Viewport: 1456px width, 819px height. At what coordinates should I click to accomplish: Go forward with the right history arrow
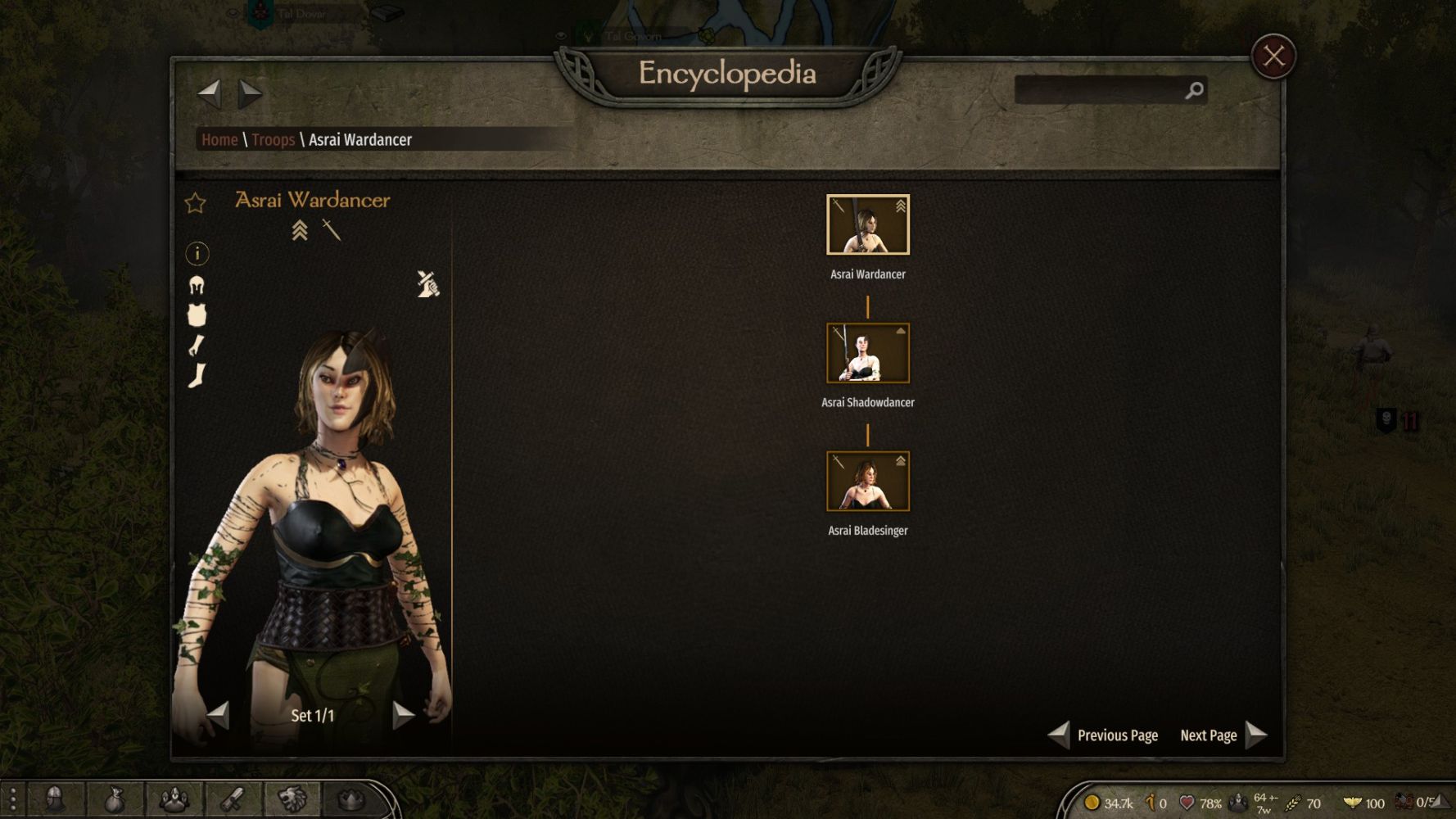click(x=250, y=93)
